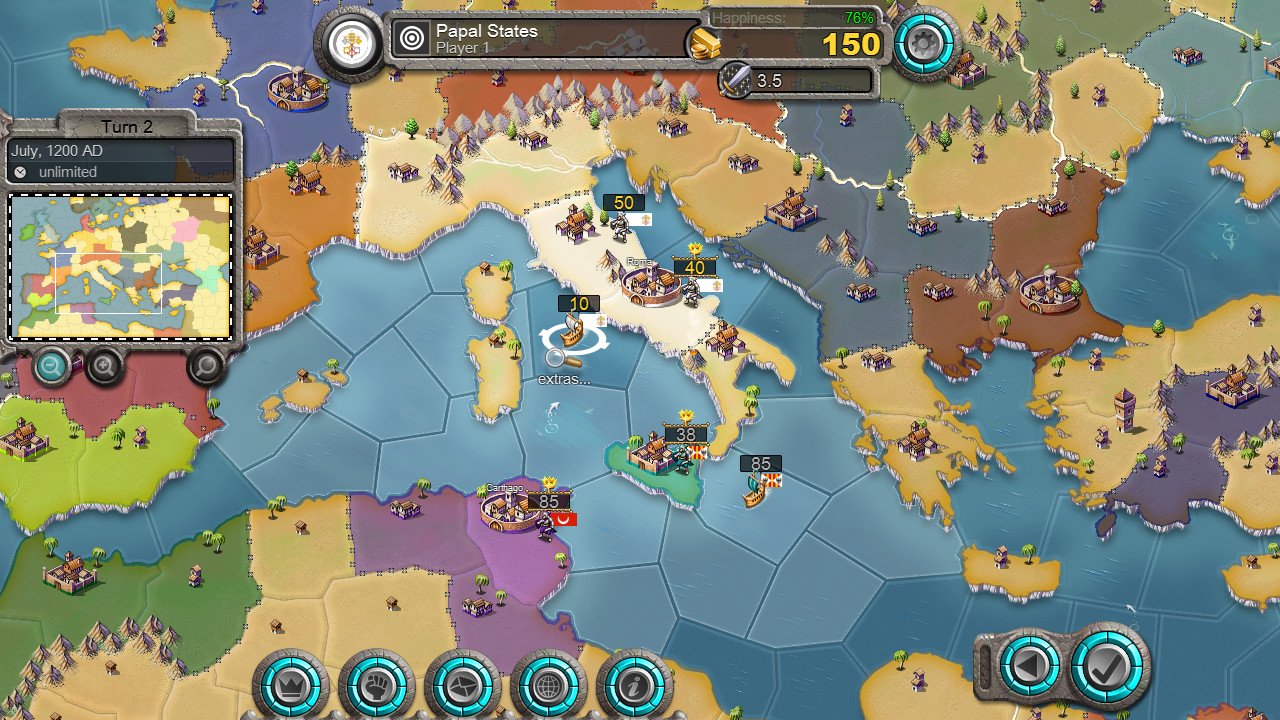Open settings with the gear icon
The image size is (1280, 720).
pos(925,42)
